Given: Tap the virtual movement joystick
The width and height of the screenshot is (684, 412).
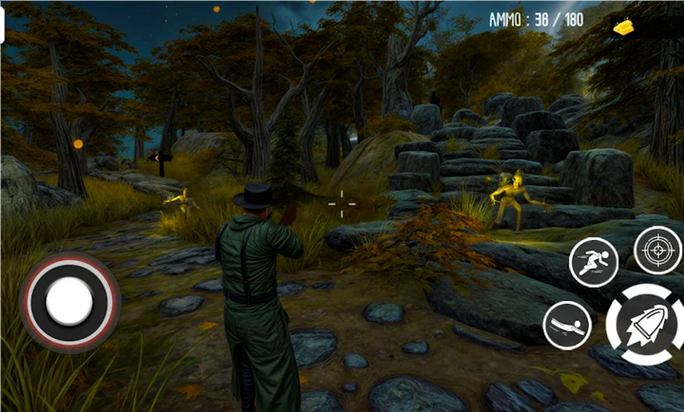Looking at the screenshot, I should [x=69, y=300].
